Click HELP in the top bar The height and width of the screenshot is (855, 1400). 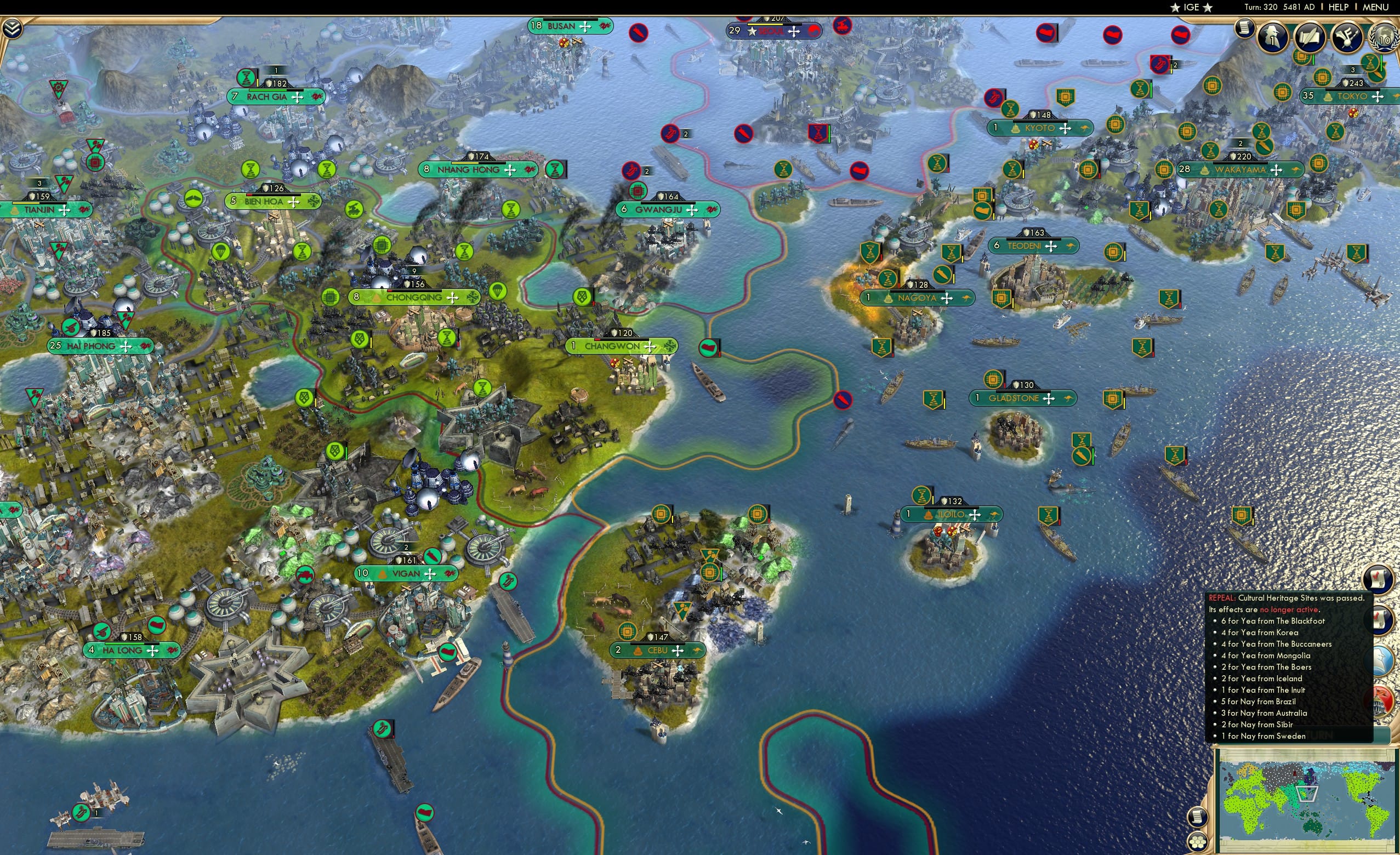[x=1339, y=7]
